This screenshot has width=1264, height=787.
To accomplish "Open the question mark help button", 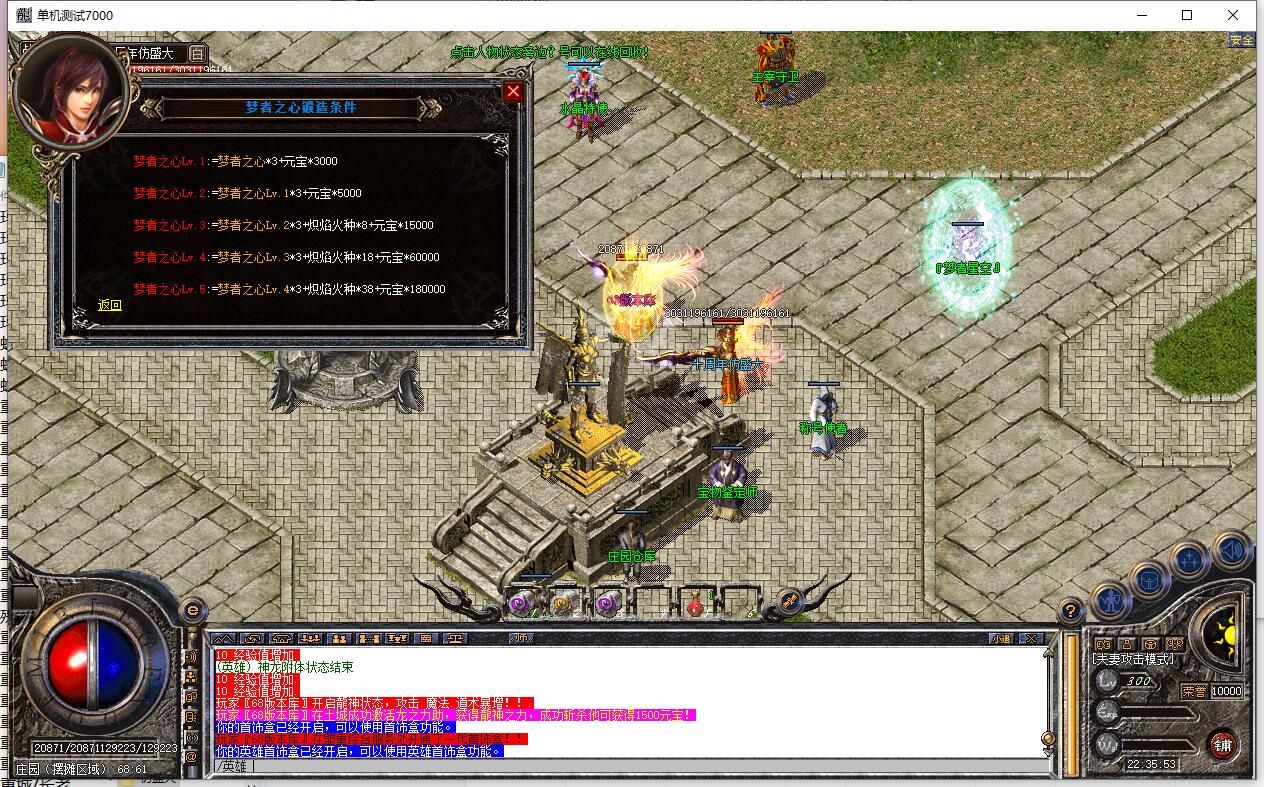I will click(x=1070, y=609).
